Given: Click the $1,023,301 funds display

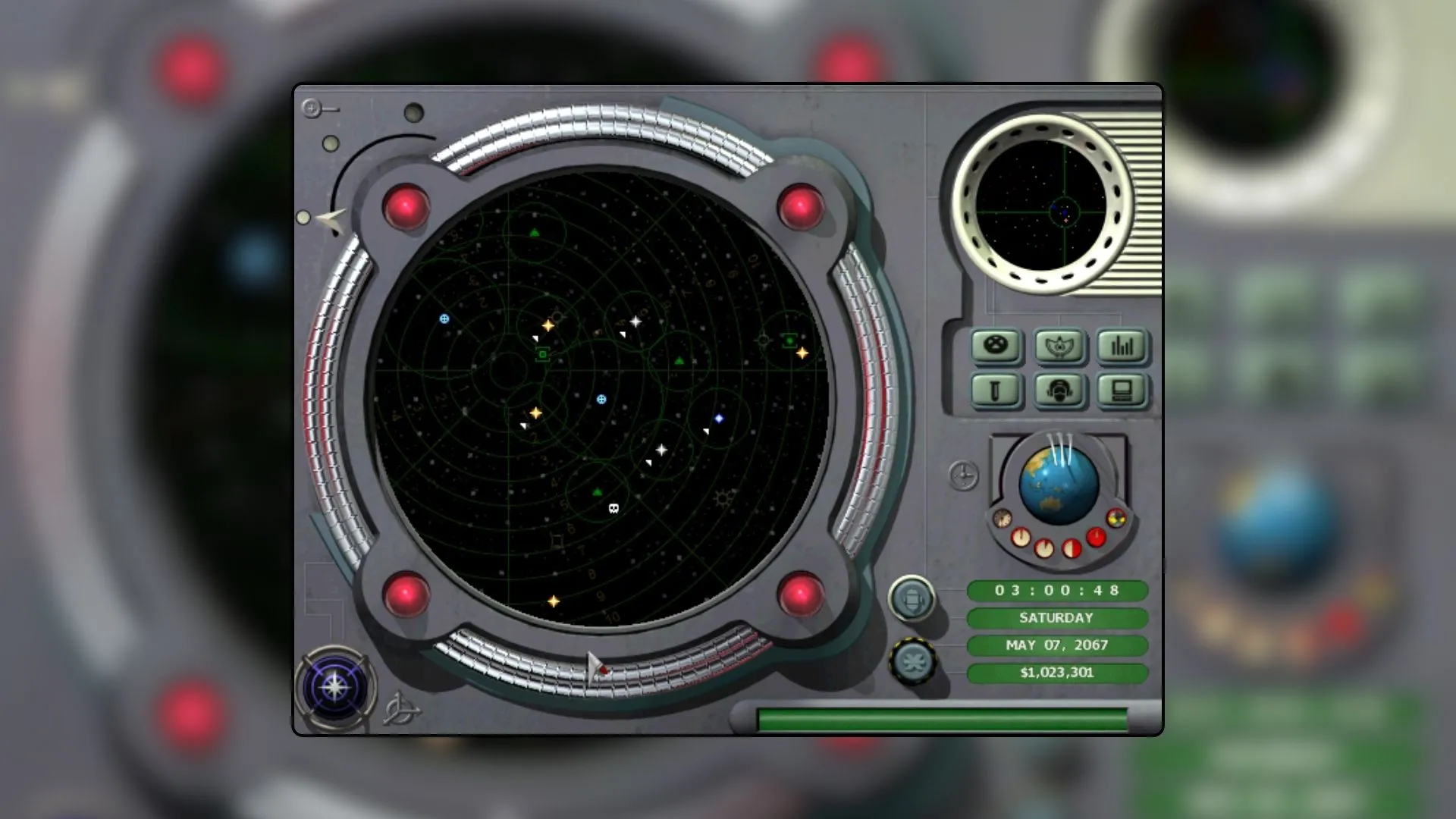Looking at the screenshot, I should 1057,673.
